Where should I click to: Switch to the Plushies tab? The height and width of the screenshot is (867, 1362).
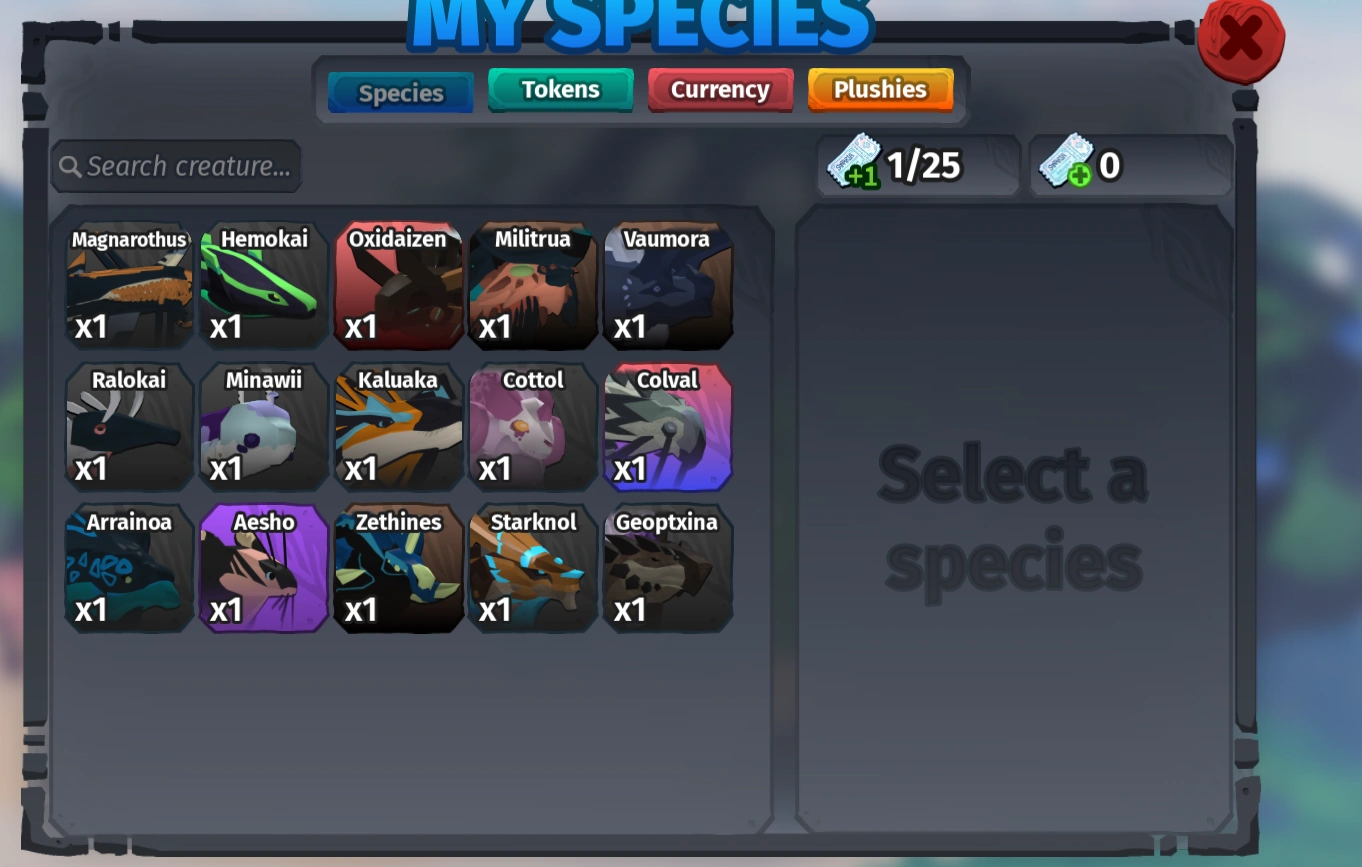point(880,89)
